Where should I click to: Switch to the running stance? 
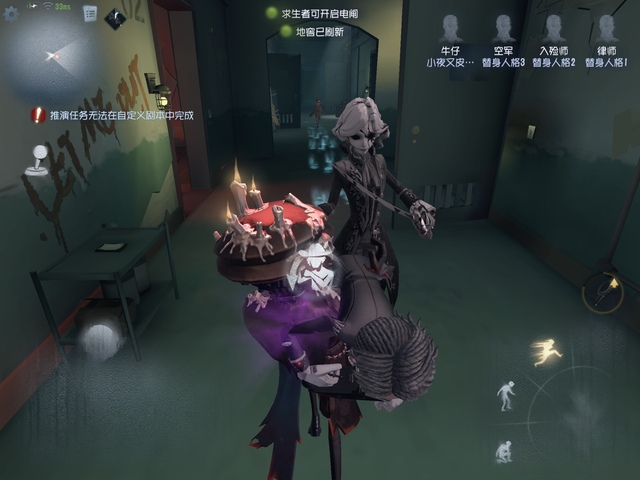pyautogui.click(x=547, y=352)
